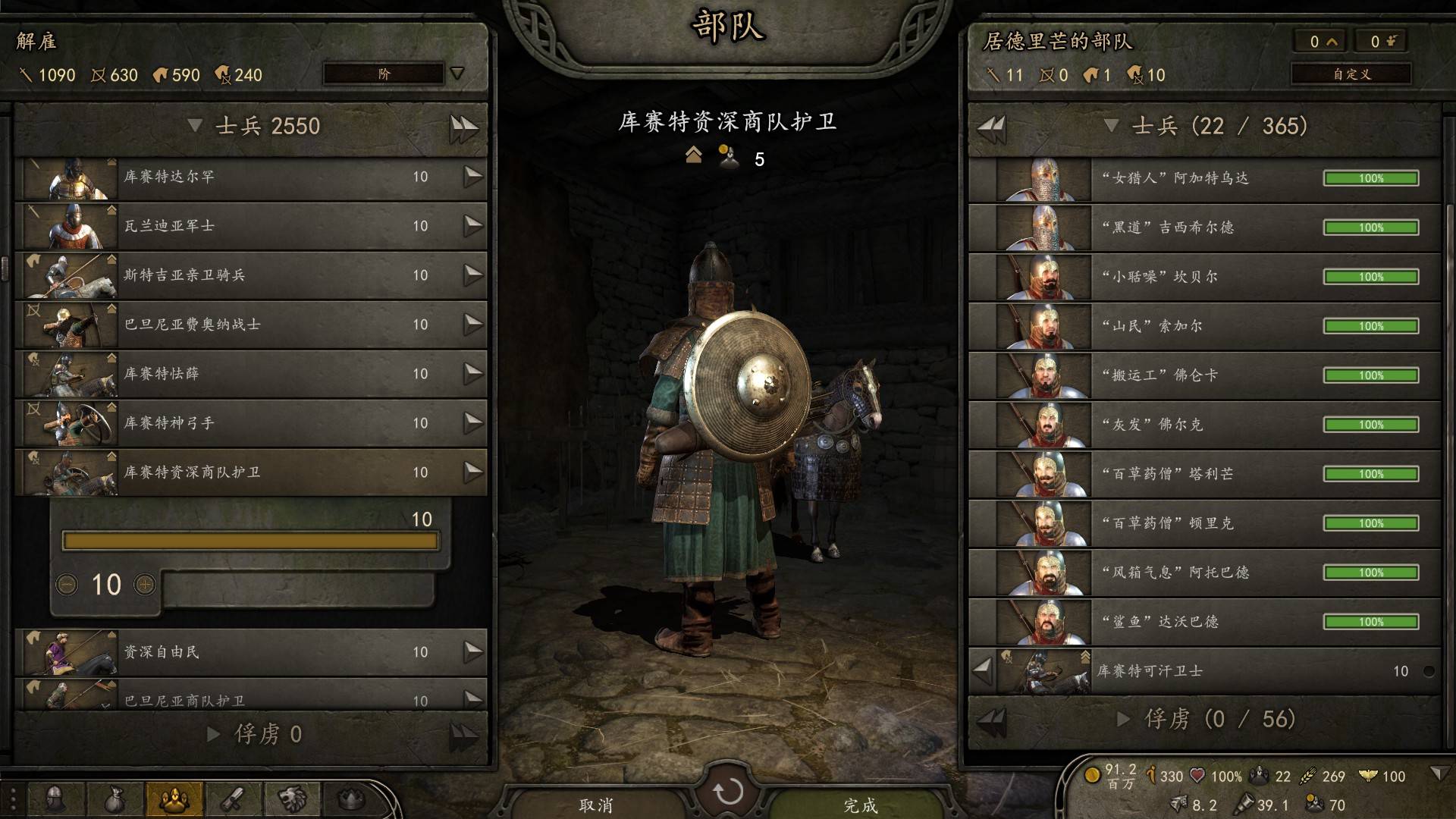Transfer 瓦兰迪亚军士 using its arrow button
The width and height of the screenshot is (1456, 819).
[x=473, y=225]
